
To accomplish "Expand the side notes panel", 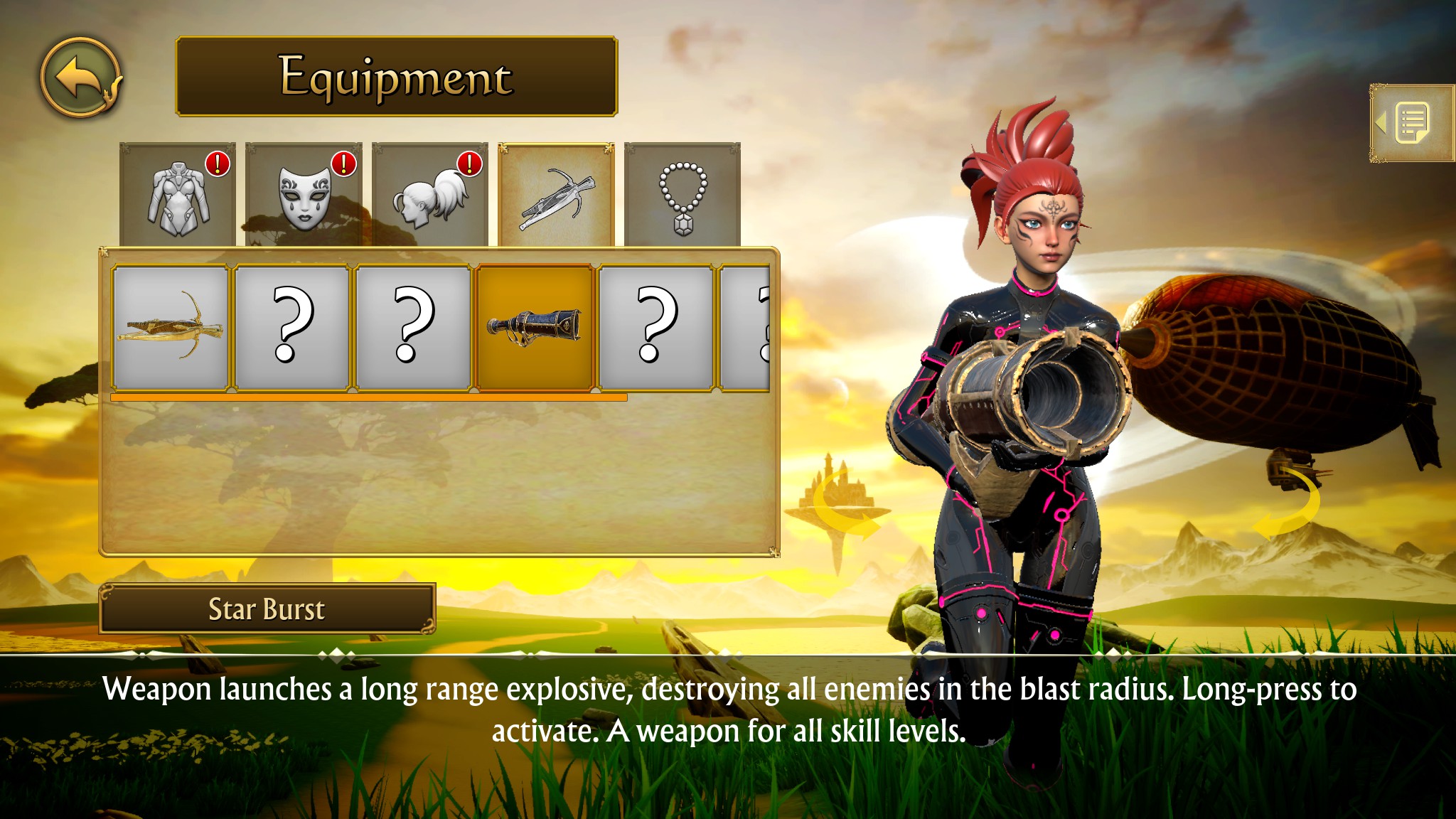I will click(x=1410, y=123).
